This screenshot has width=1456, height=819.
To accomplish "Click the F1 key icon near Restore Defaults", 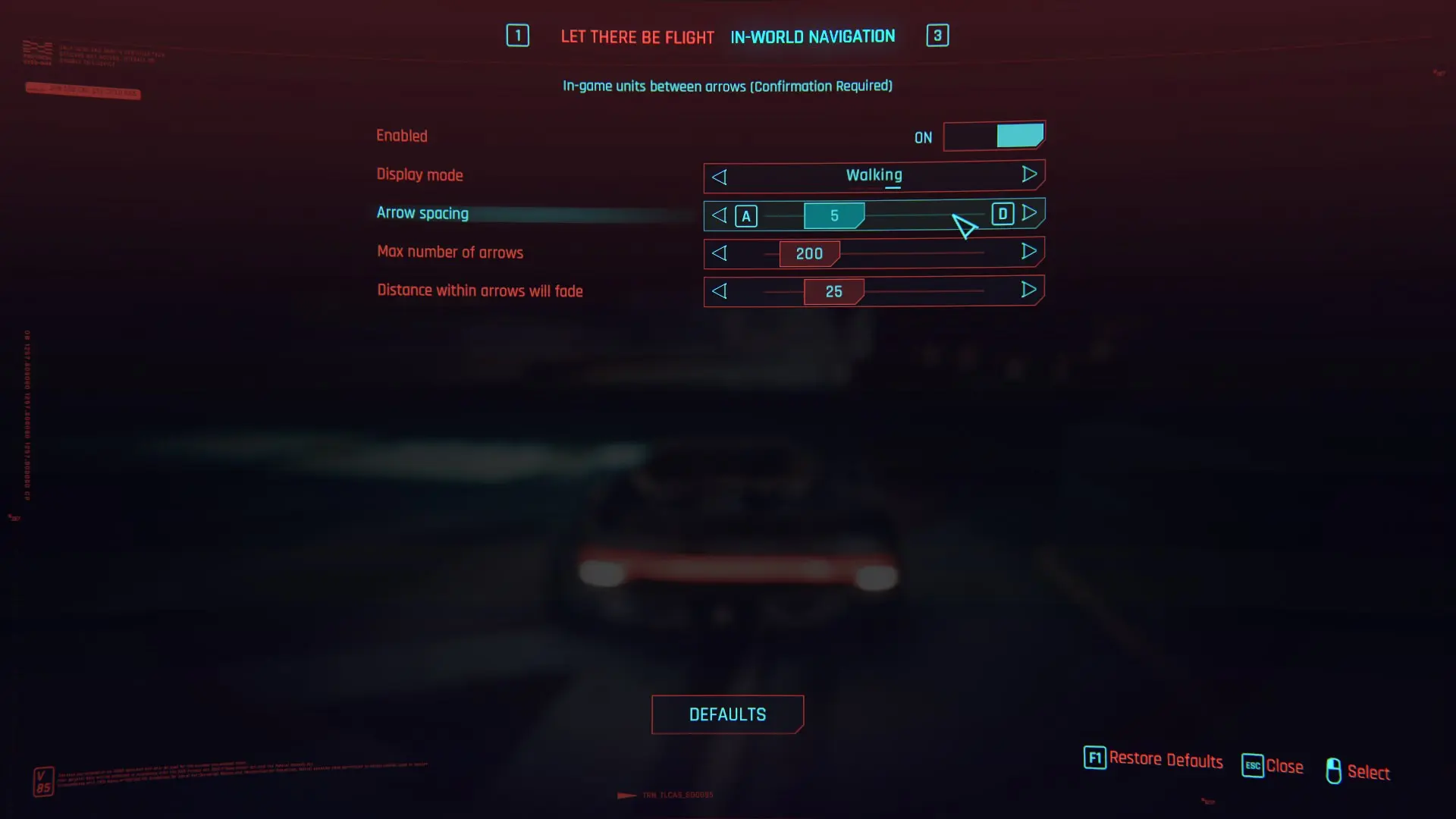I will coord(1094,758).
